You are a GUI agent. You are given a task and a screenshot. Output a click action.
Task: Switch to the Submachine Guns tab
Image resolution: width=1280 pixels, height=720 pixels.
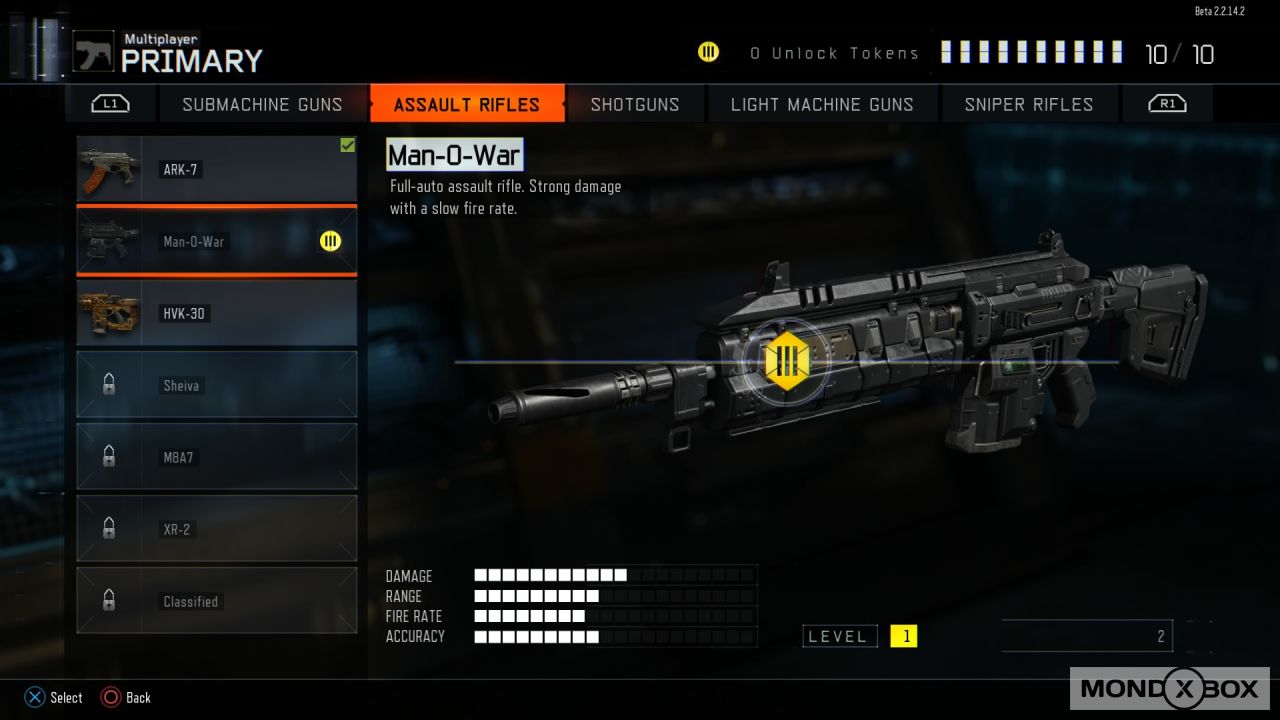[x=262, y=104]
